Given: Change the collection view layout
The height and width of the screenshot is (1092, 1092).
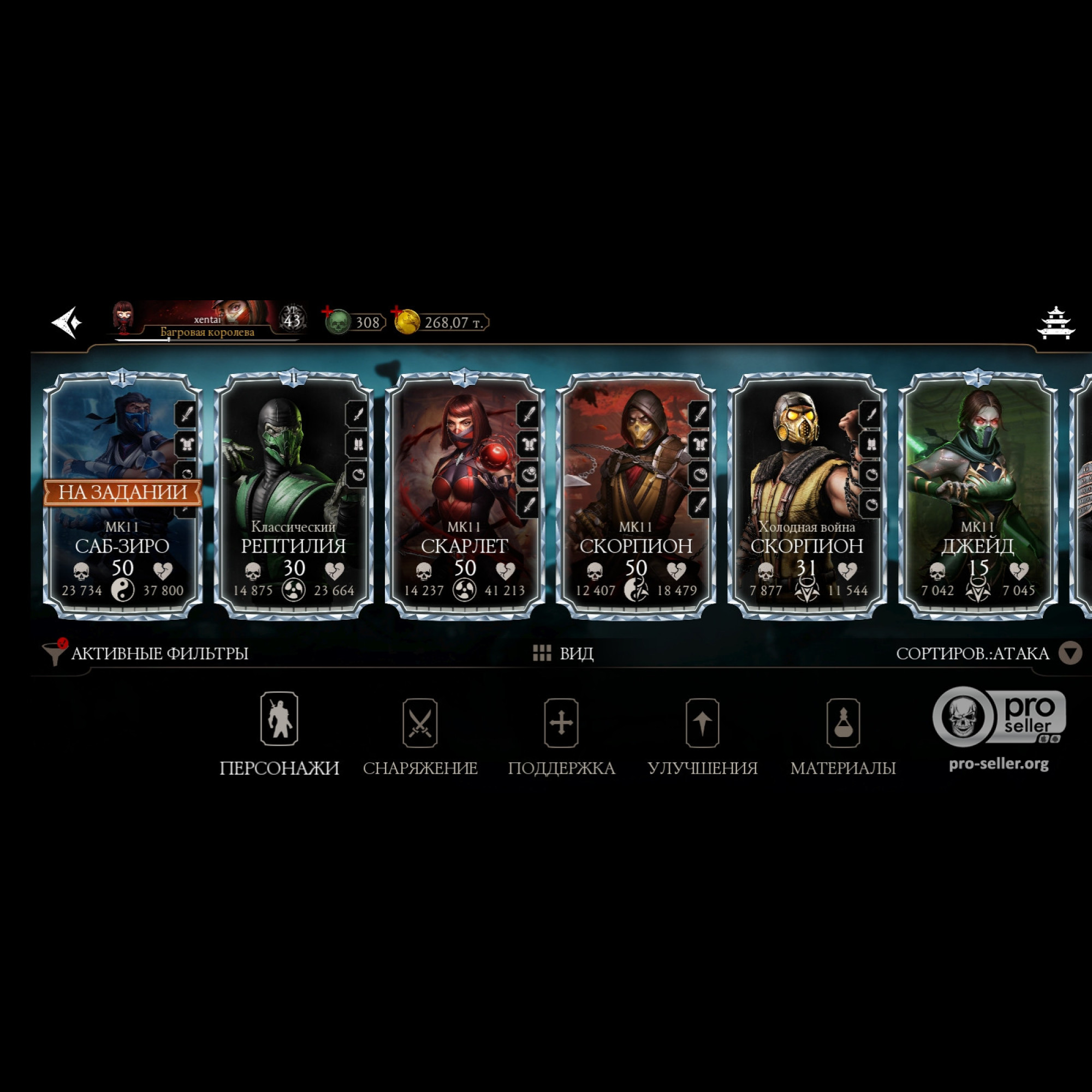Looking at the screenshot, I should tap(563, 654).
